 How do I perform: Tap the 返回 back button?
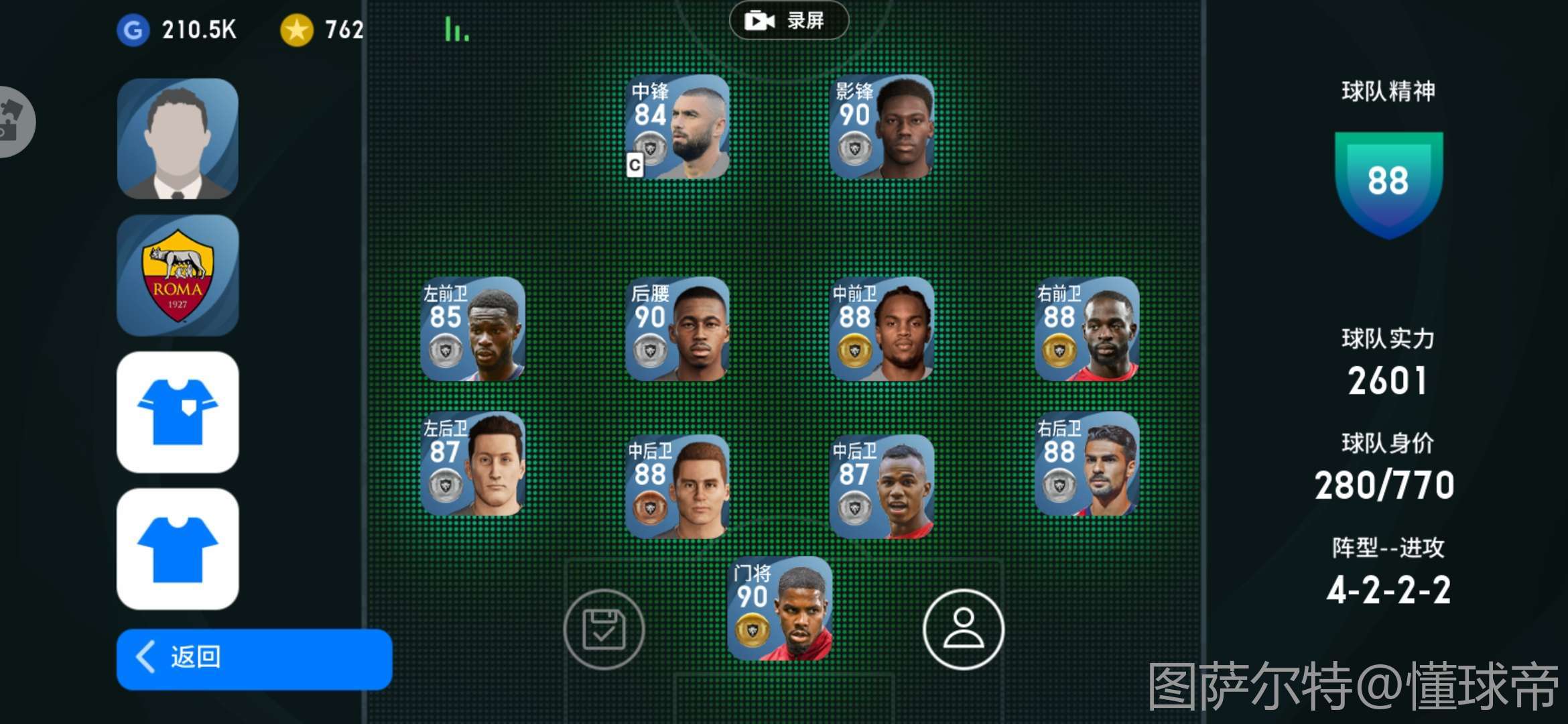(254, 658)
